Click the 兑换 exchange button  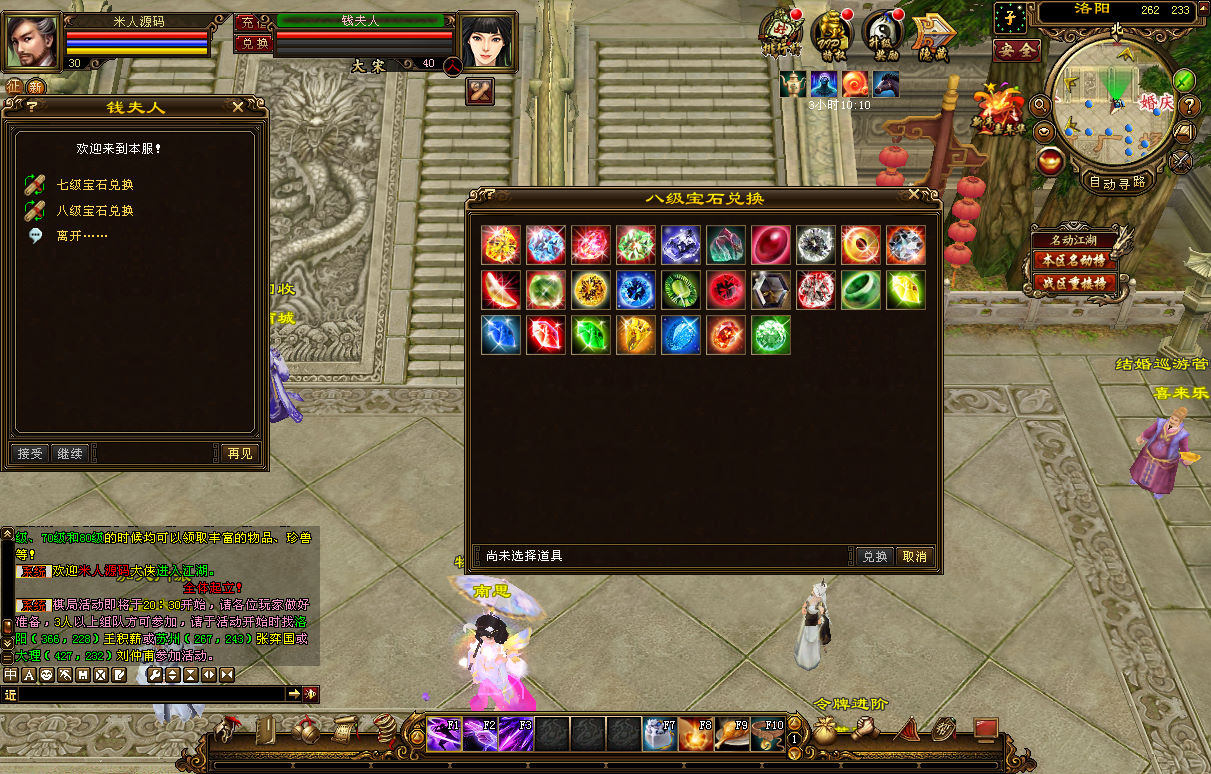click(x=875, y=556)
